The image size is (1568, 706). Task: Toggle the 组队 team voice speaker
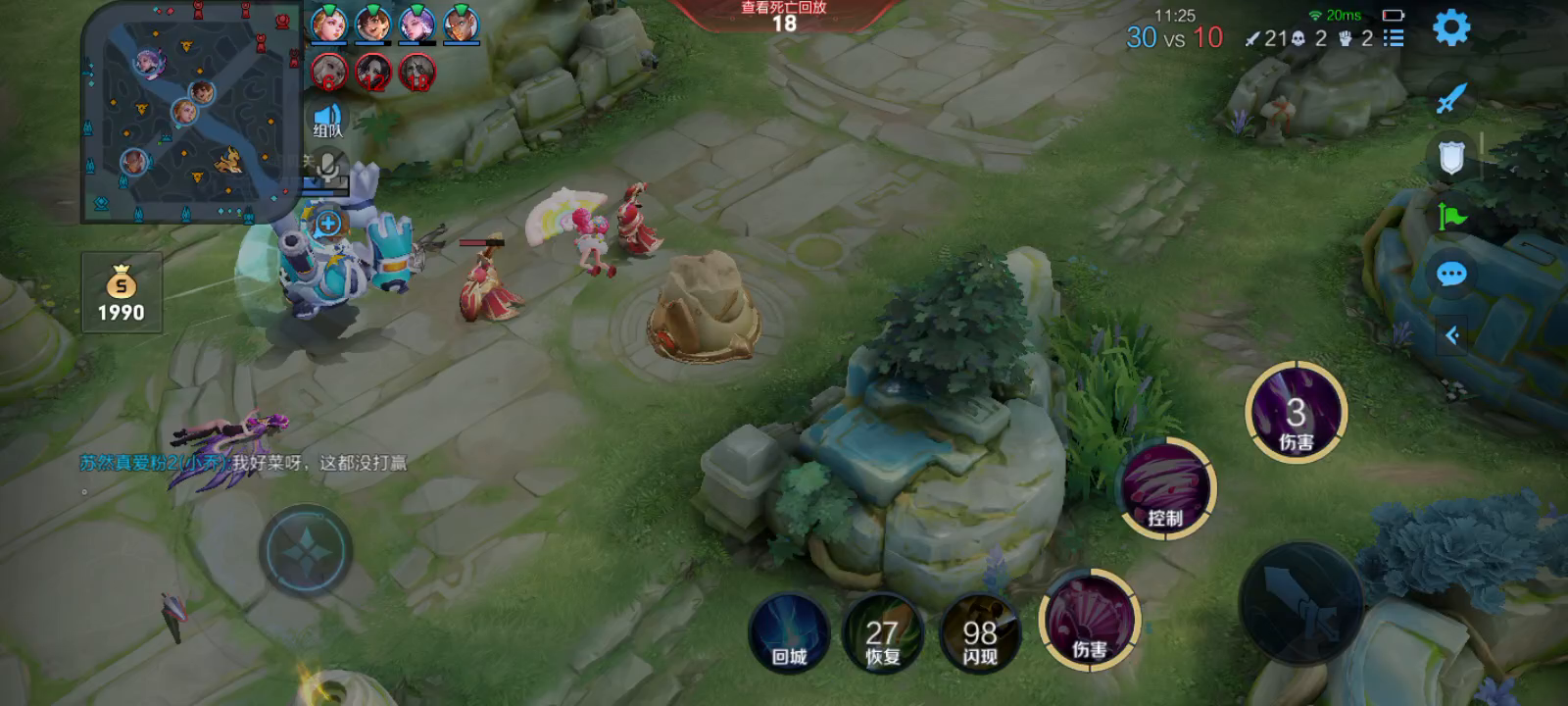point(328,121)
